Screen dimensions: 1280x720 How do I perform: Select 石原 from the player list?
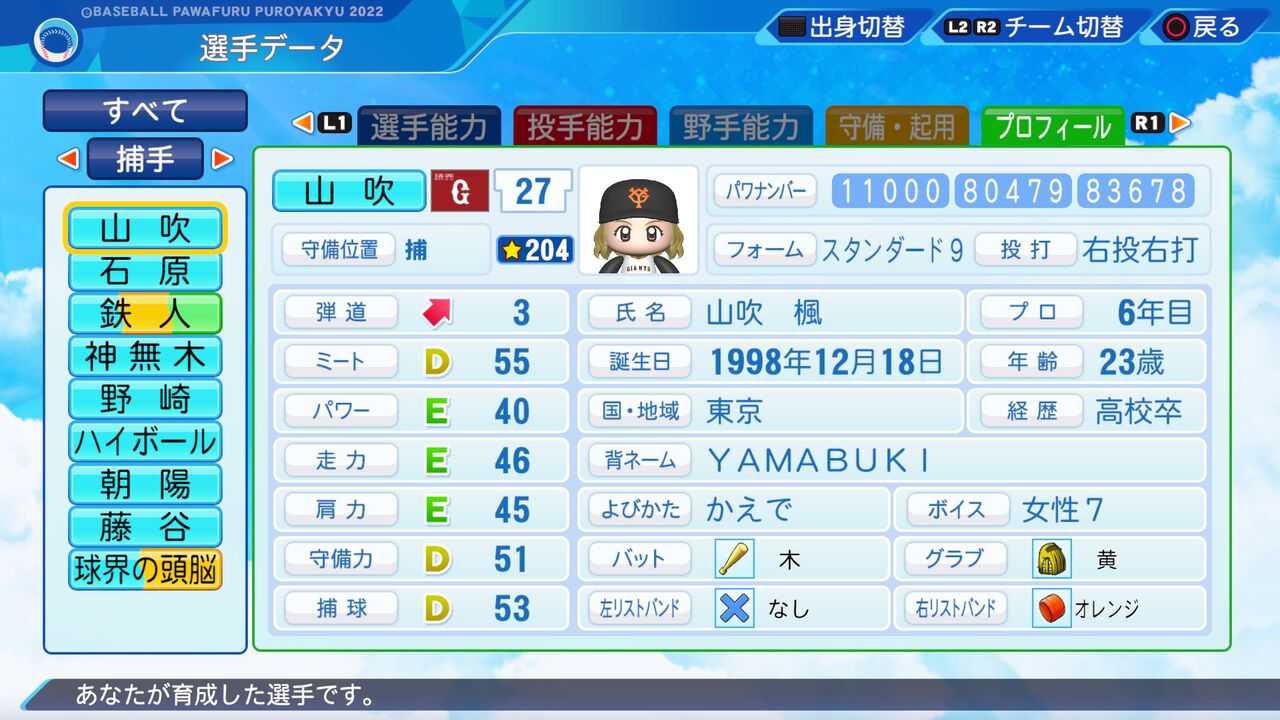(145, 273)
